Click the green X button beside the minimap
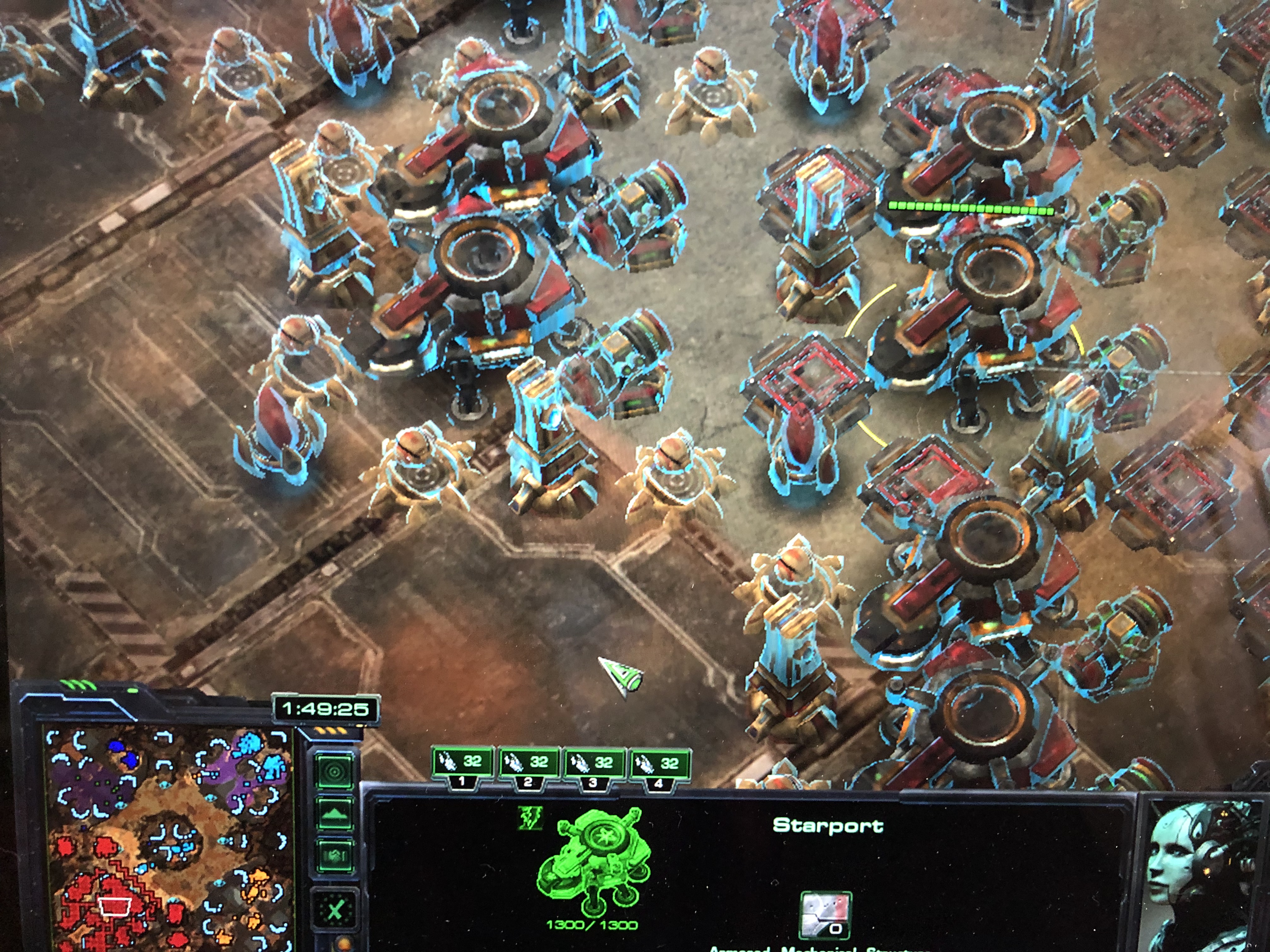 click(x=335, y=911)
